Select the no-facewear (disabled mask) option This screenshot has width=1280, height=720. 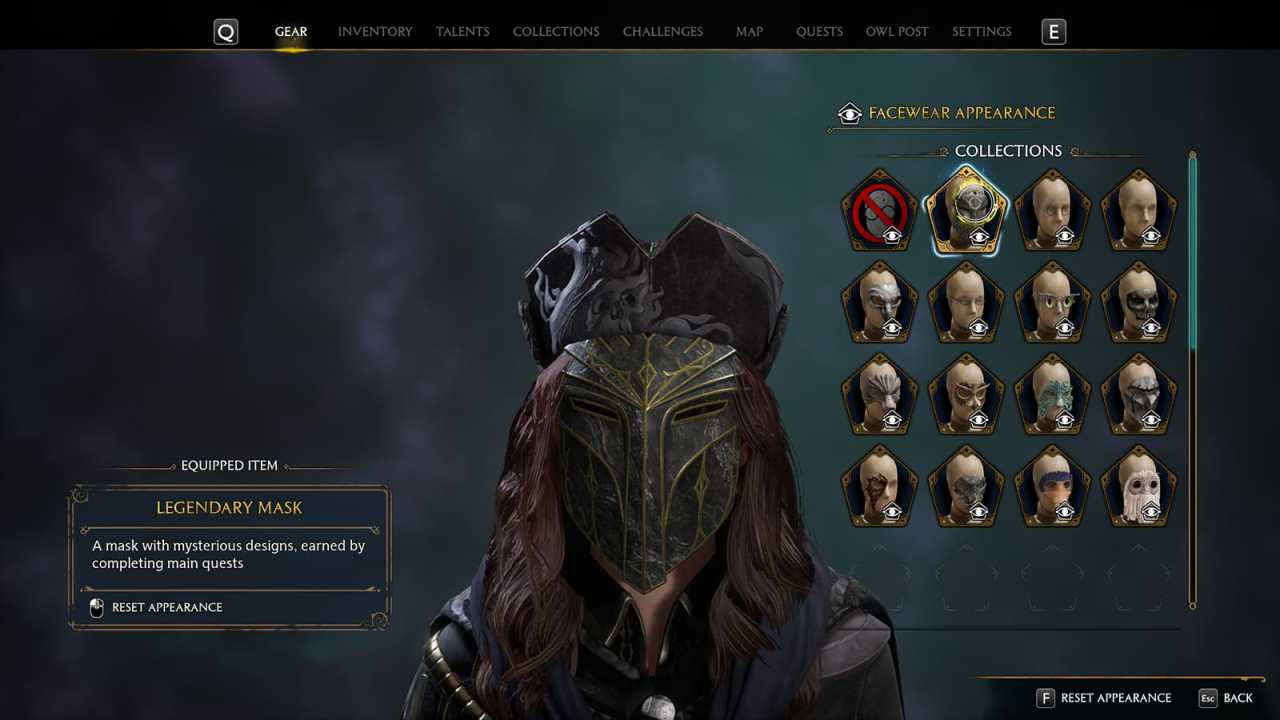point(880,205)
